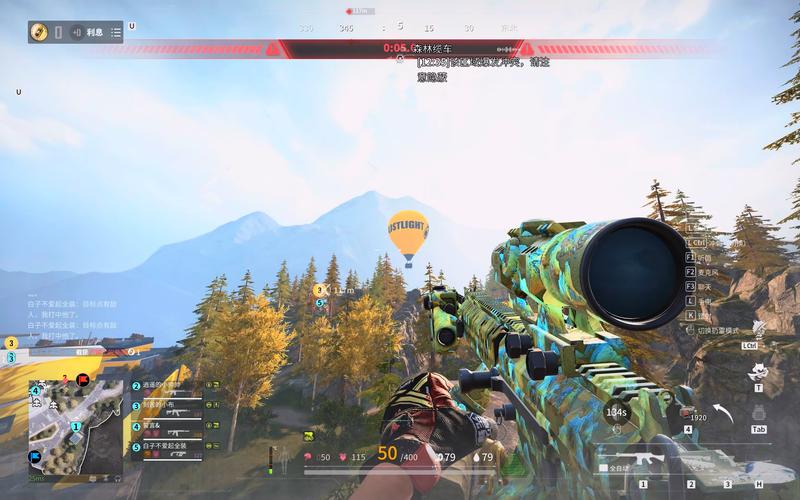Click the gold coin icon at top-left
This screenshot has width=800, height=500.
tap(40, 32)
